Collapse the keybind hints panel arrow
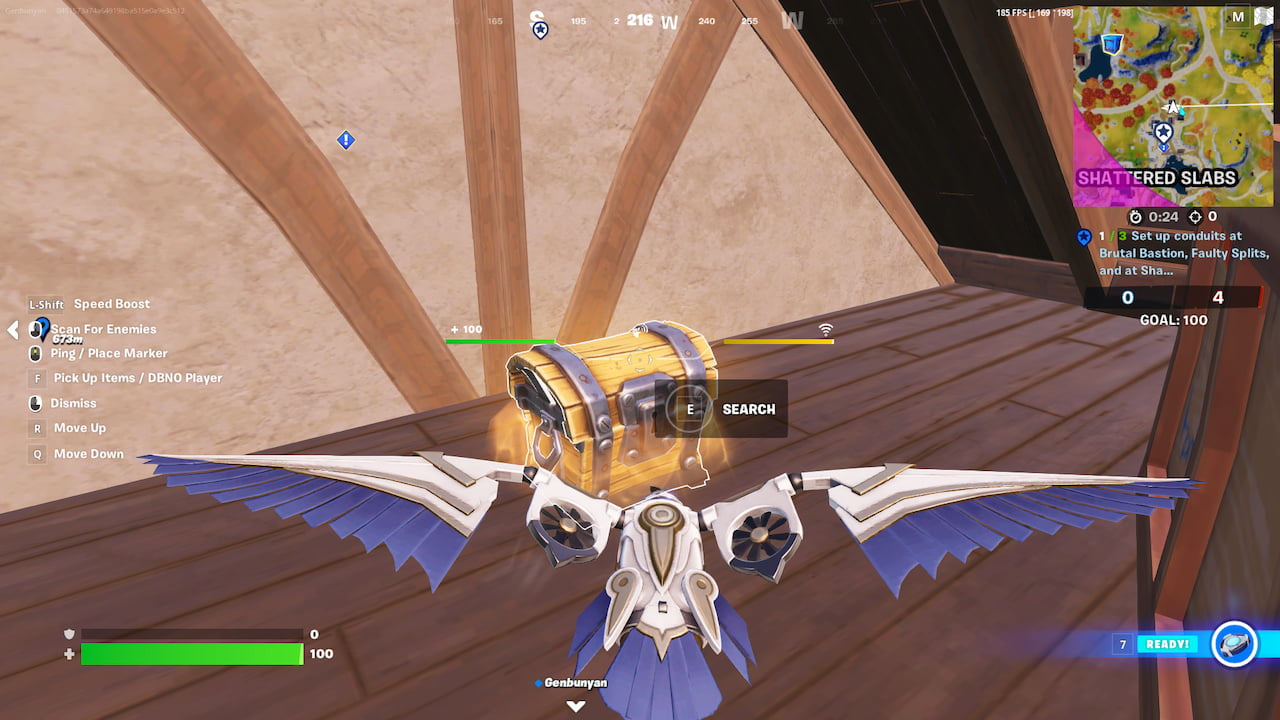This screenshot has height=720, width=1280. click(x=12, y=330)
